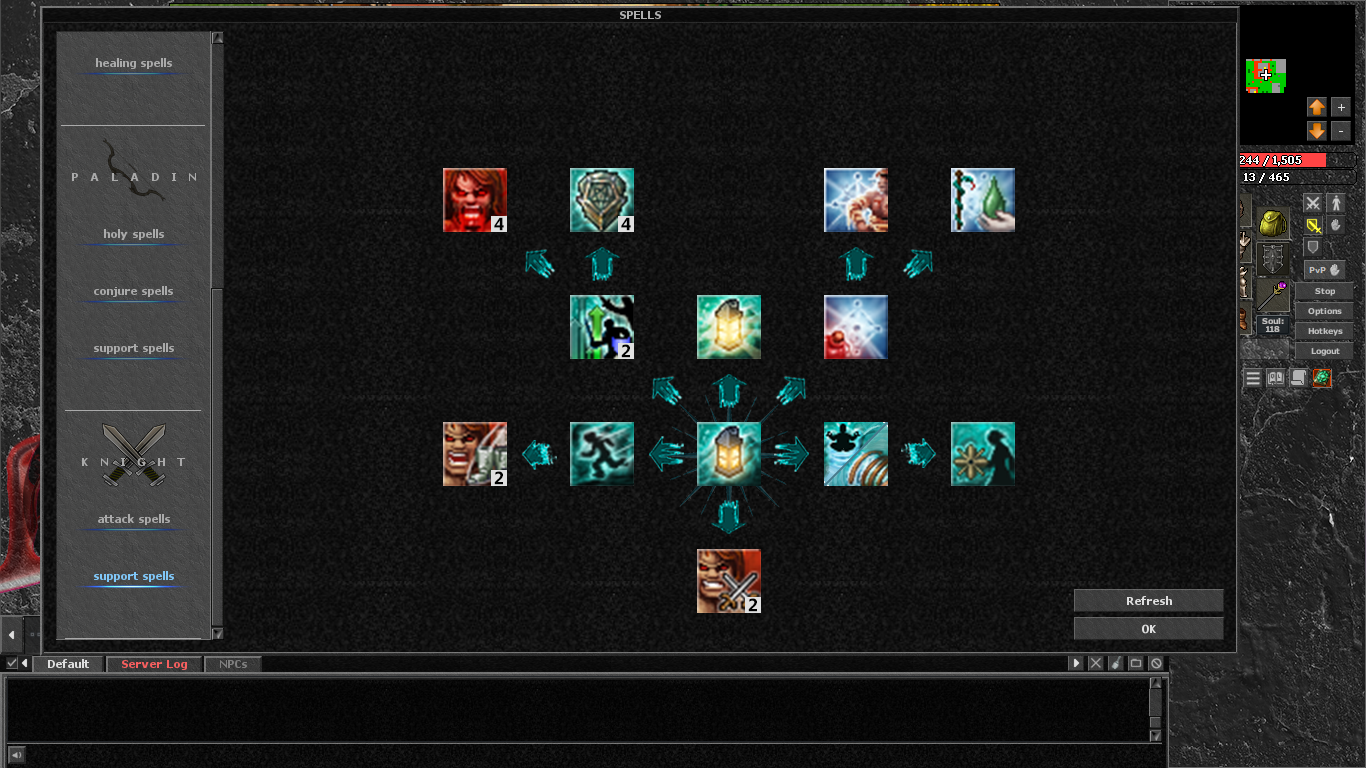Click the glowing lantern spell at the tree center
Viewport: 1366px width, 768px height.
pos(729,453)
